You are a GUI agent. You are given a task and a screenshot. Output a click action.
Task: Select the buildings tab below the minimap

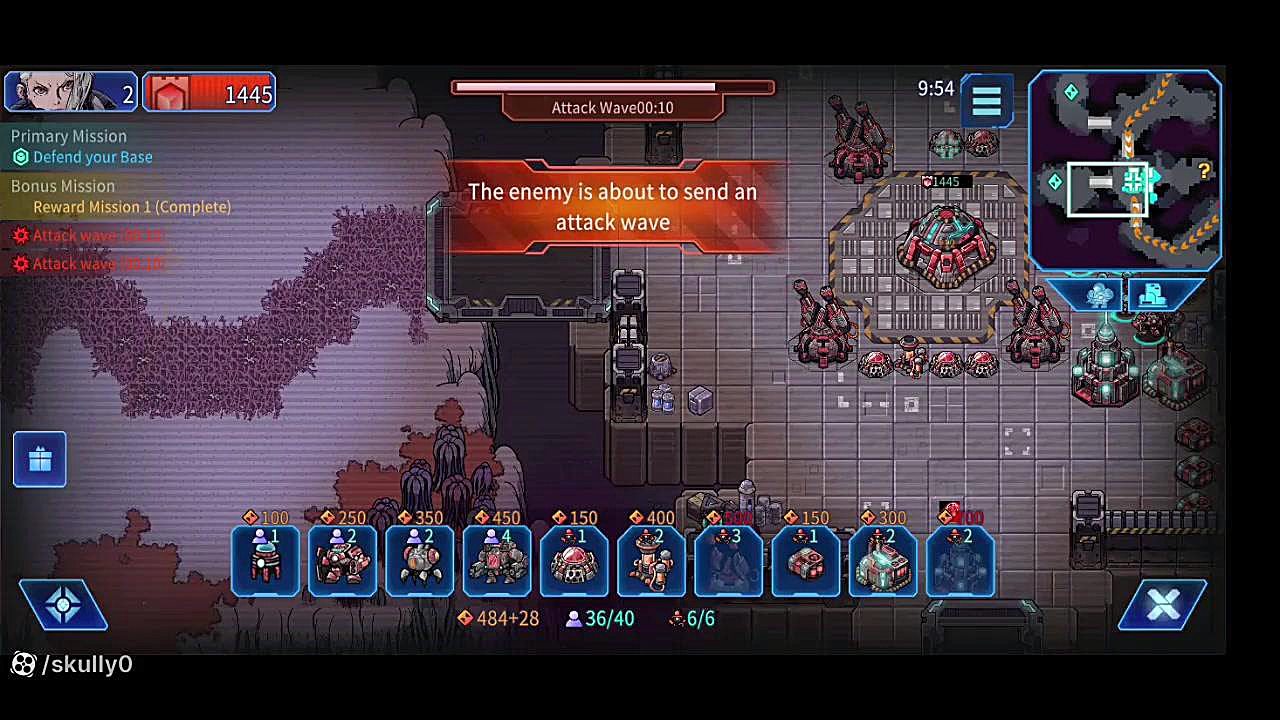coord(1154,296)
